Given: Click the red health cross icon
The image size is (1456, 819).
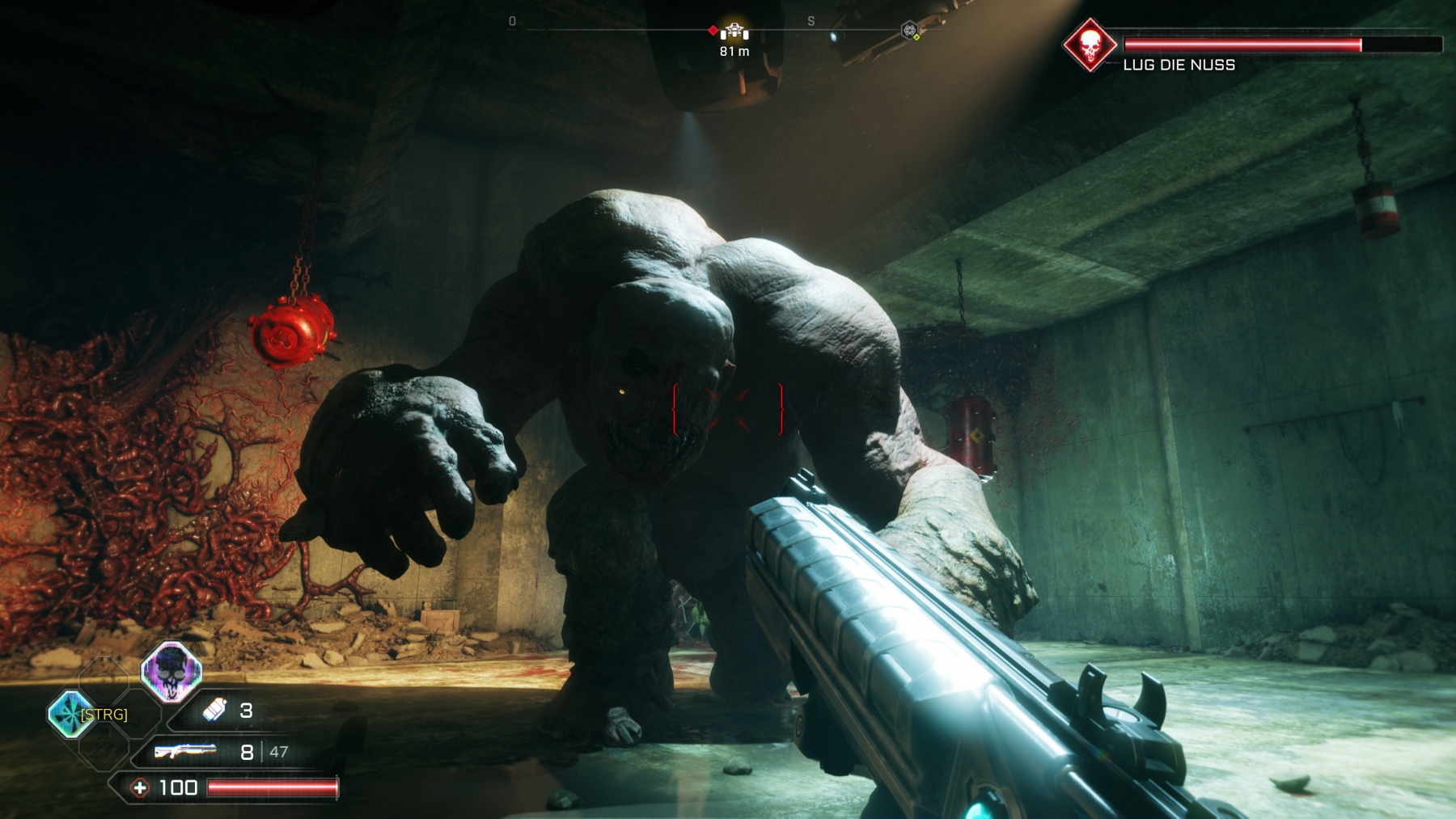Looking at the screenshot, I should click(140, 787).
